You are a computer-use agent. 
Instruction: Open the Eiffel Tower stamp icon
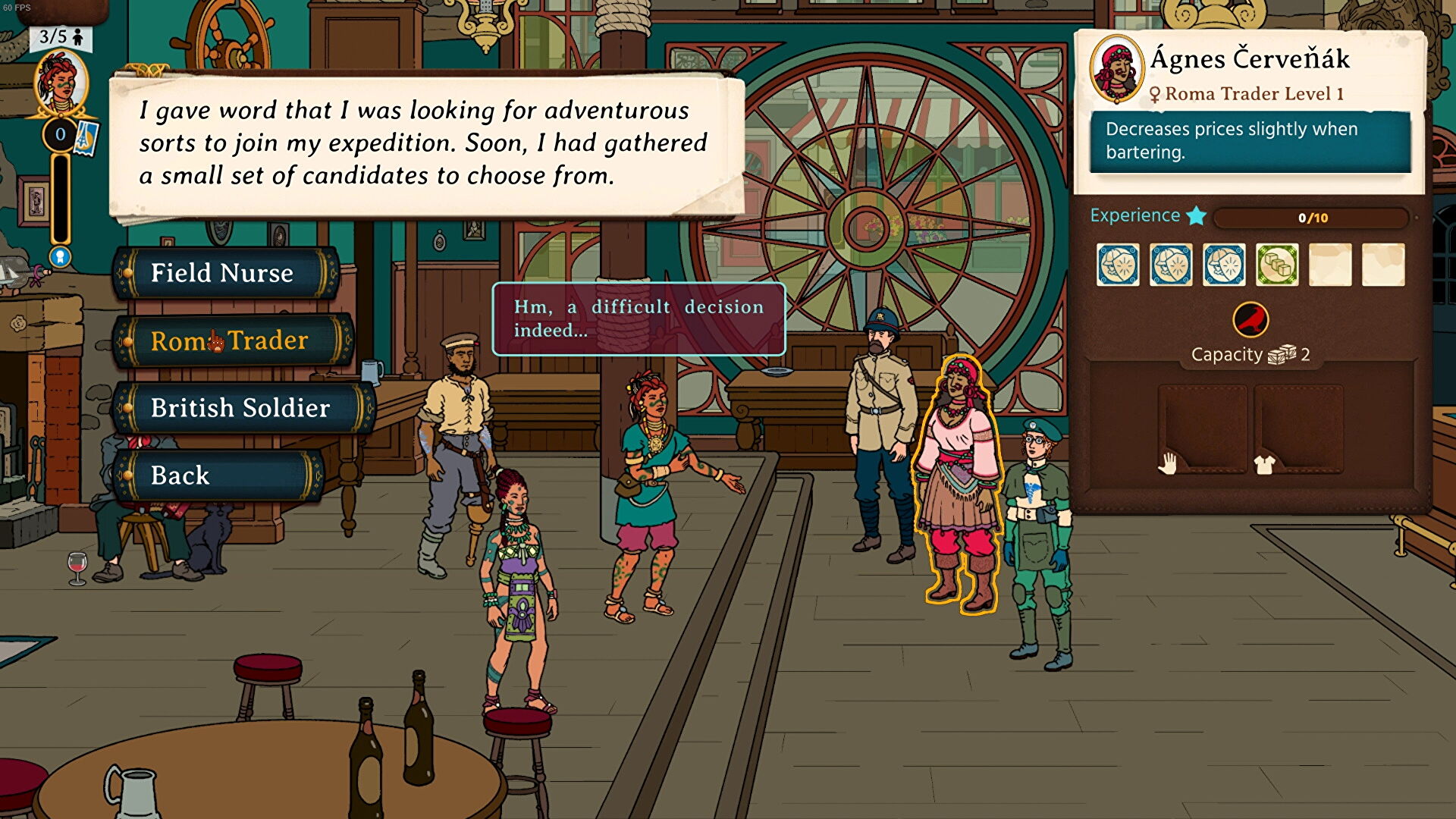(x=87, y=138)
